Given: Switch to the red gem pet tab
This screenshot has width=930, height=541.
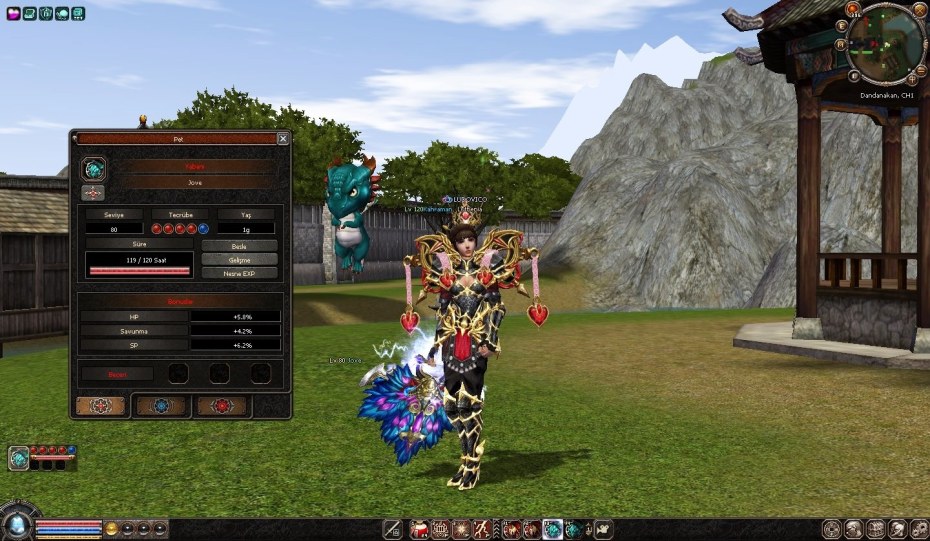Looking at the screenshot, I should [x=221, y=406].
